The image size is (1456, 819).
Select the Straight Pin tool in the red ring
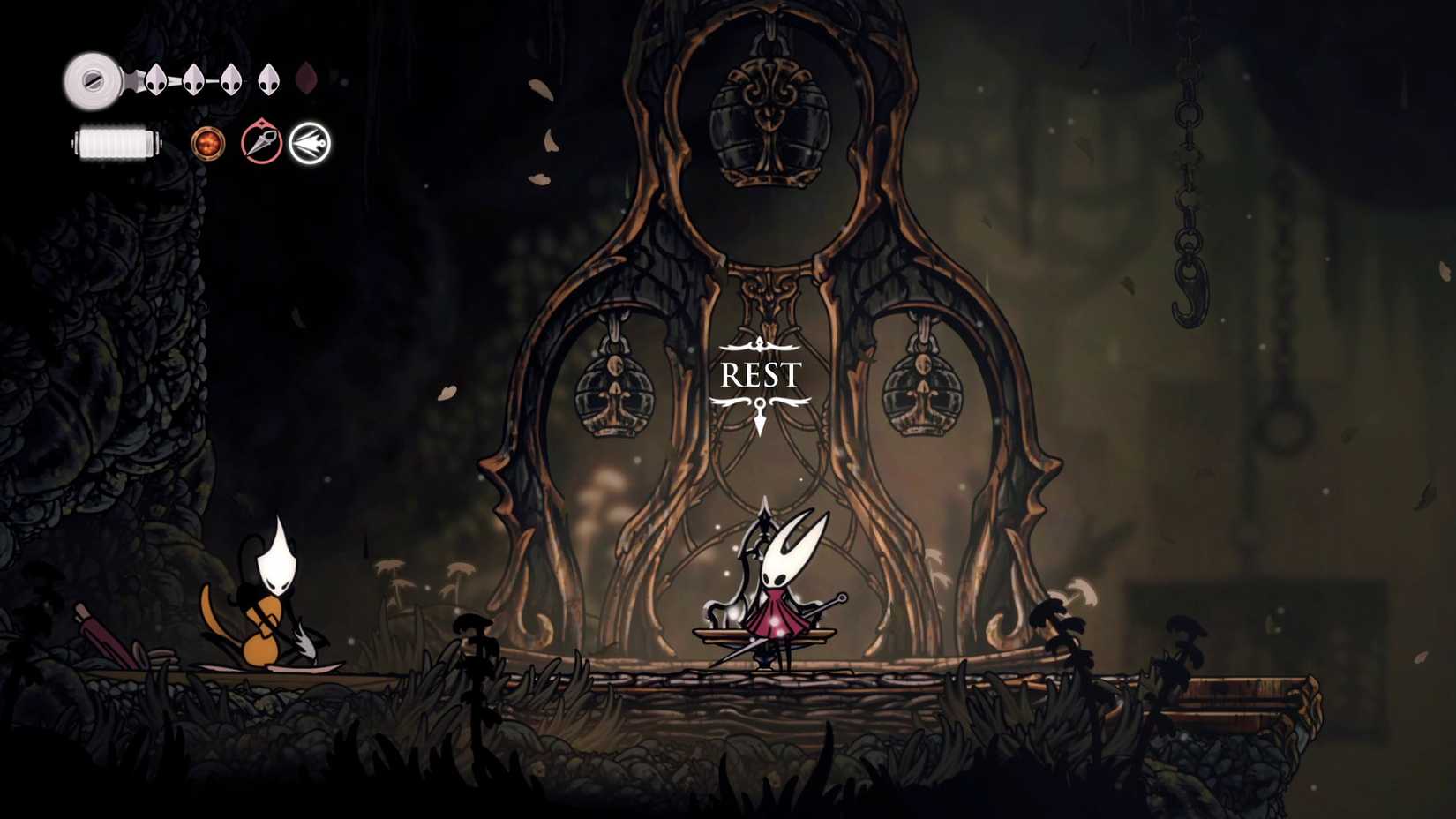[260, 143]
